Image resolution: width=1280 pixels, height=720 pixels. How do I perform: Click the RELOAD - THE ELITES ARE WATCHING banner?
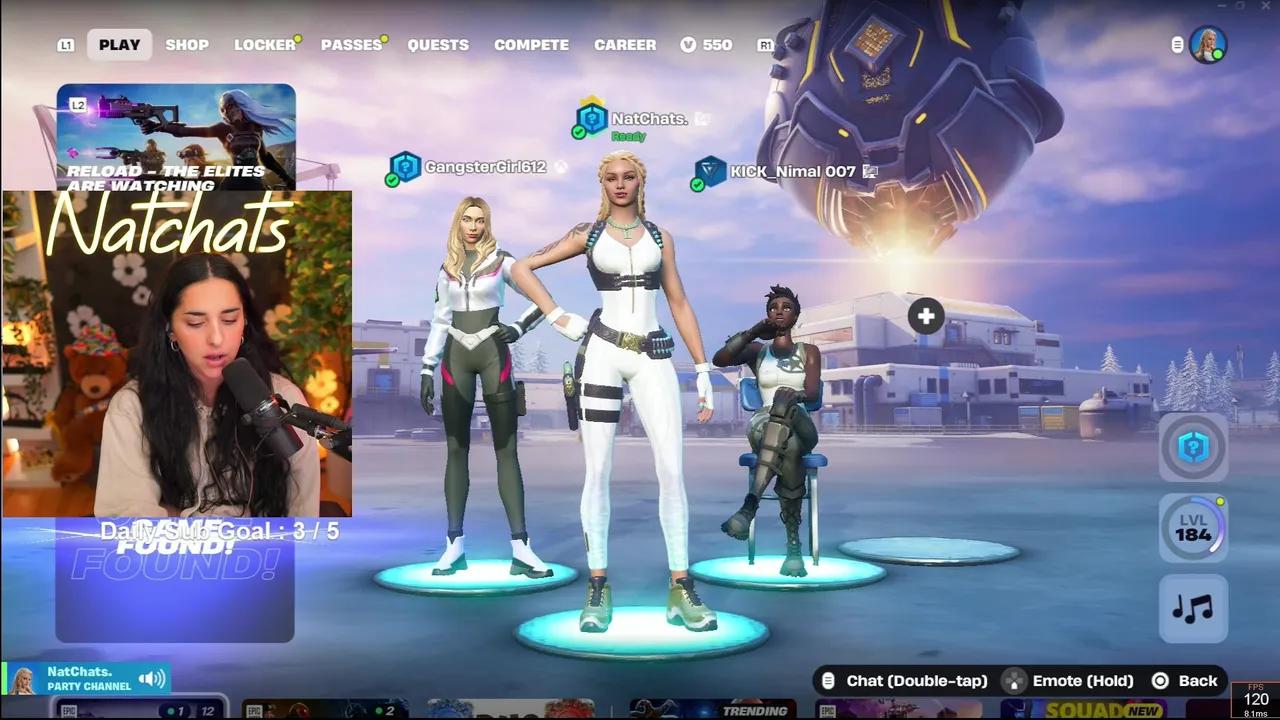[176, 140]
